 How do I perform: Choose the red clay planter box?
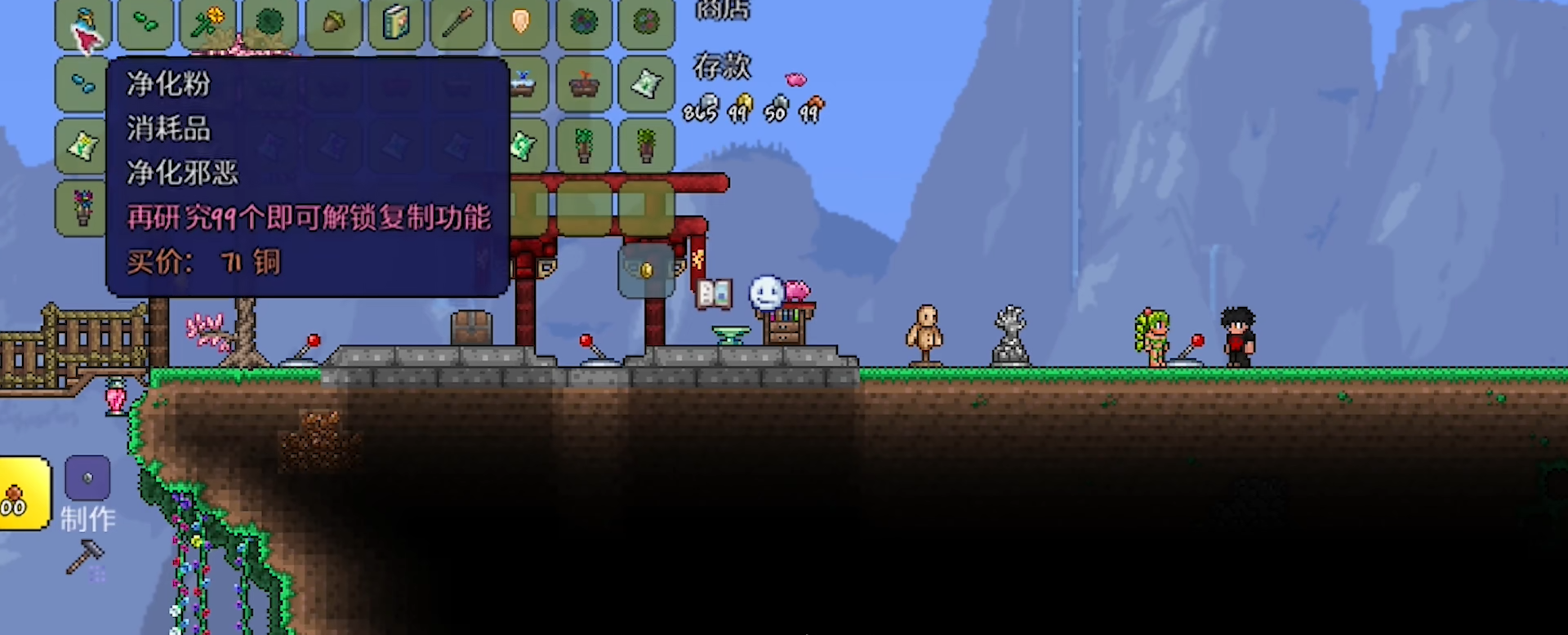584,84
